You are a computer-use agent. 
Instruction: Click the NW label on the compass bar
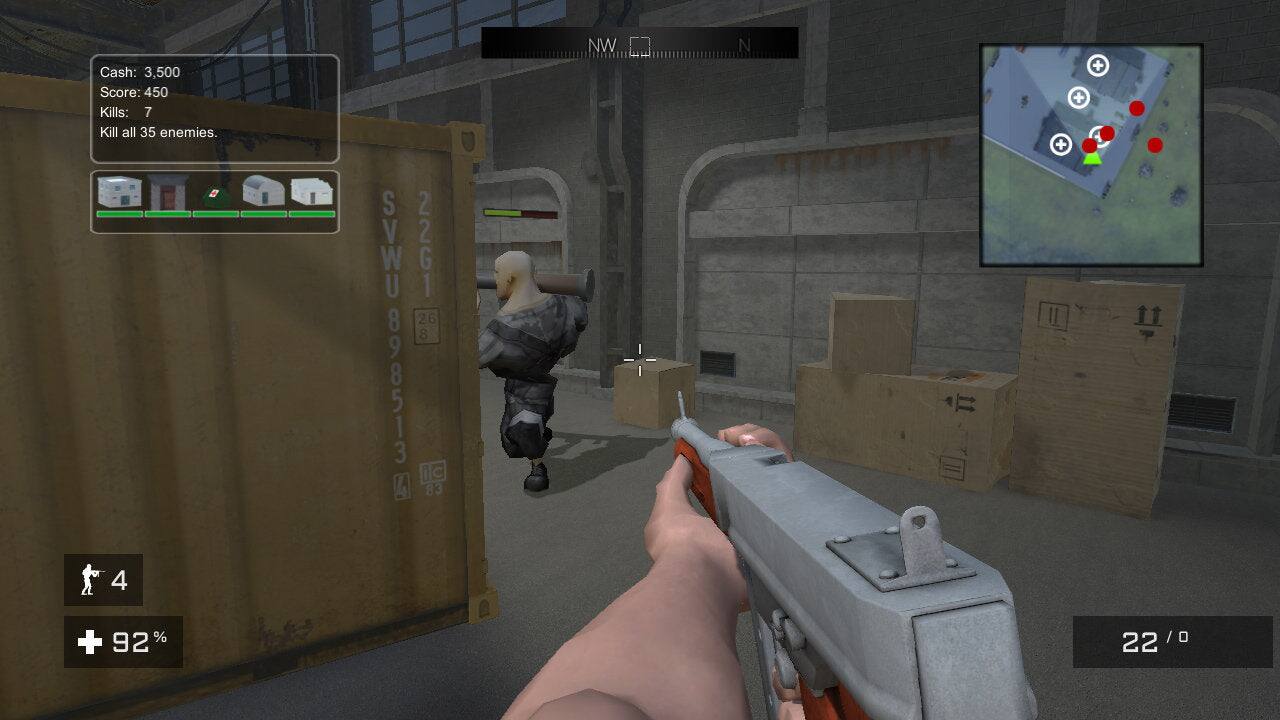[605, 45]
